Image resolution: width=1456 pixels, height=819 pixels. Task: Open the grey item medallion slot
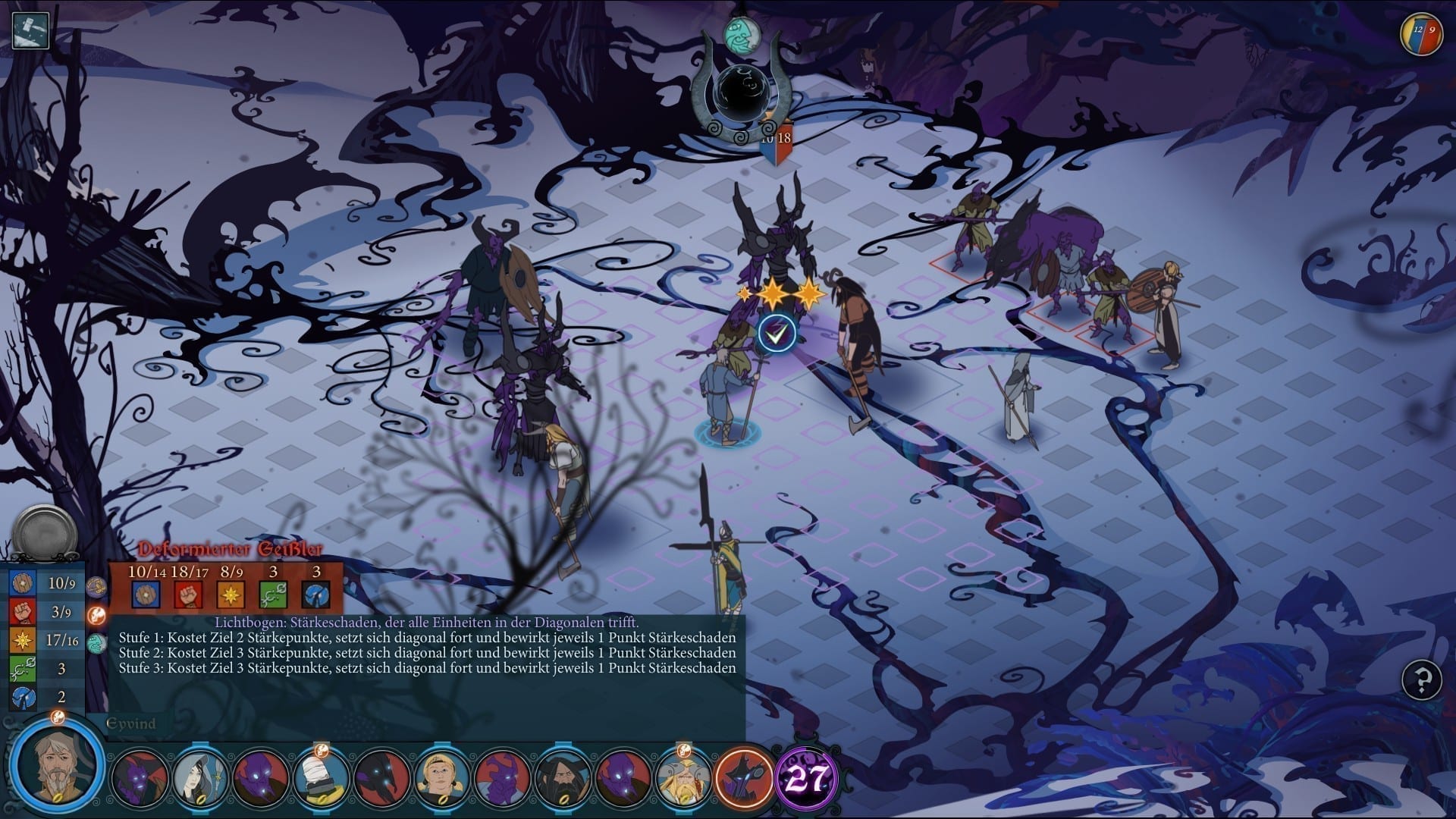pos(45,532)
